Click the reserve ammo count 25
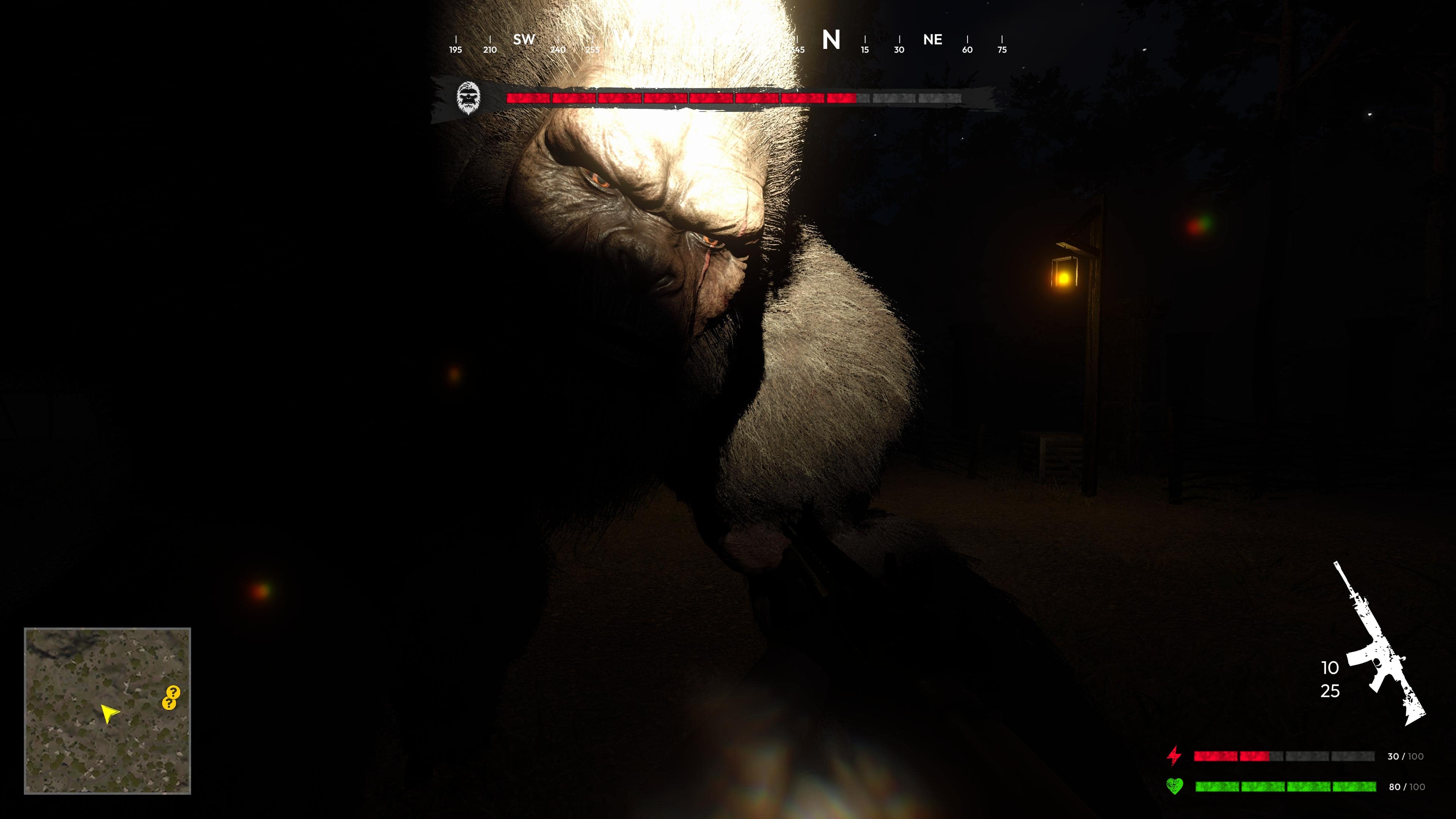The height and width of the screenshot is (819, 1456). pyautogui.click(x=1329, y=691)
